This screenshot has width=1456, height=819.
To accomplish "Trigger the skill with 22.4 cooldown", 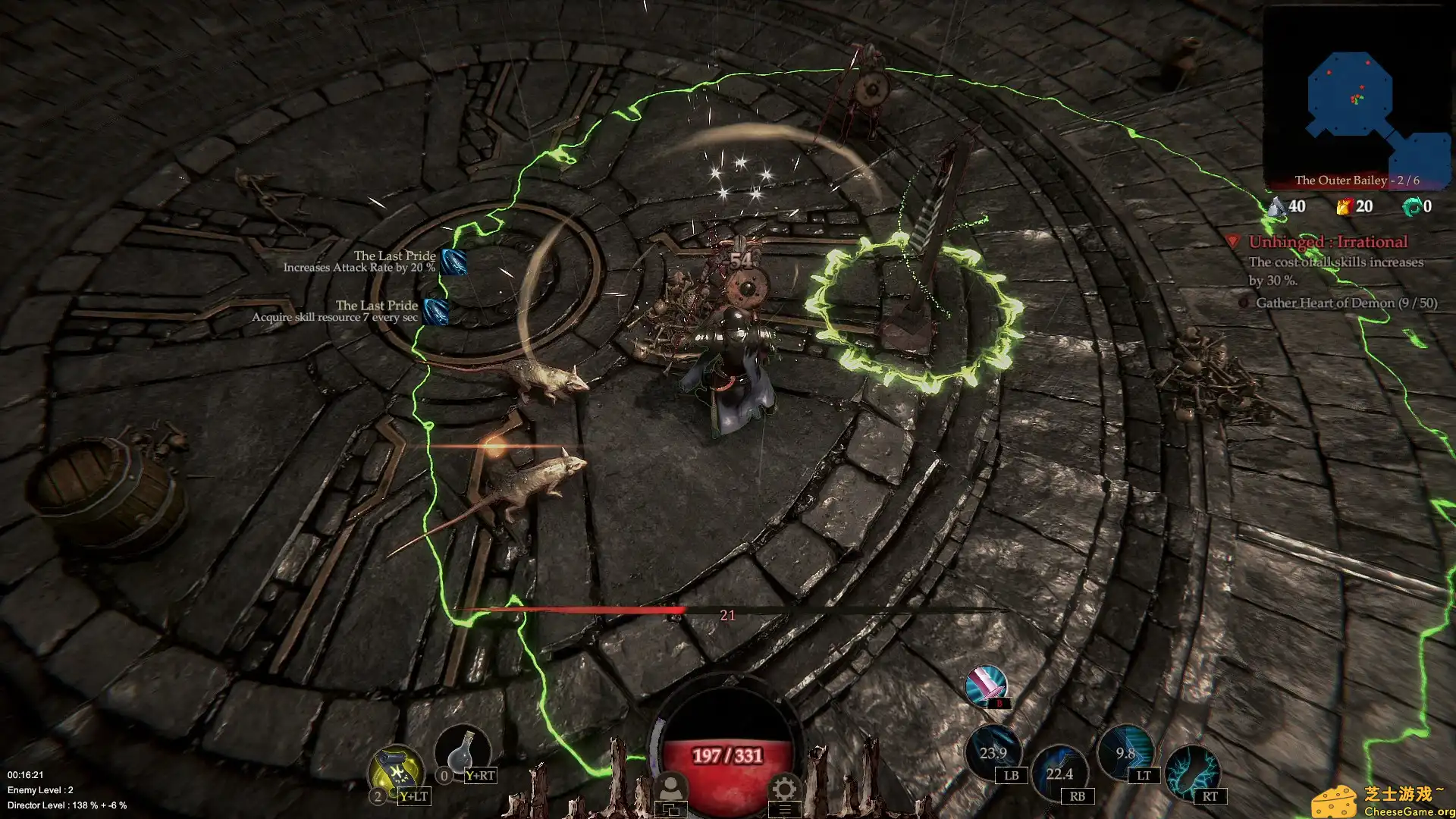I will (1059, 772).
